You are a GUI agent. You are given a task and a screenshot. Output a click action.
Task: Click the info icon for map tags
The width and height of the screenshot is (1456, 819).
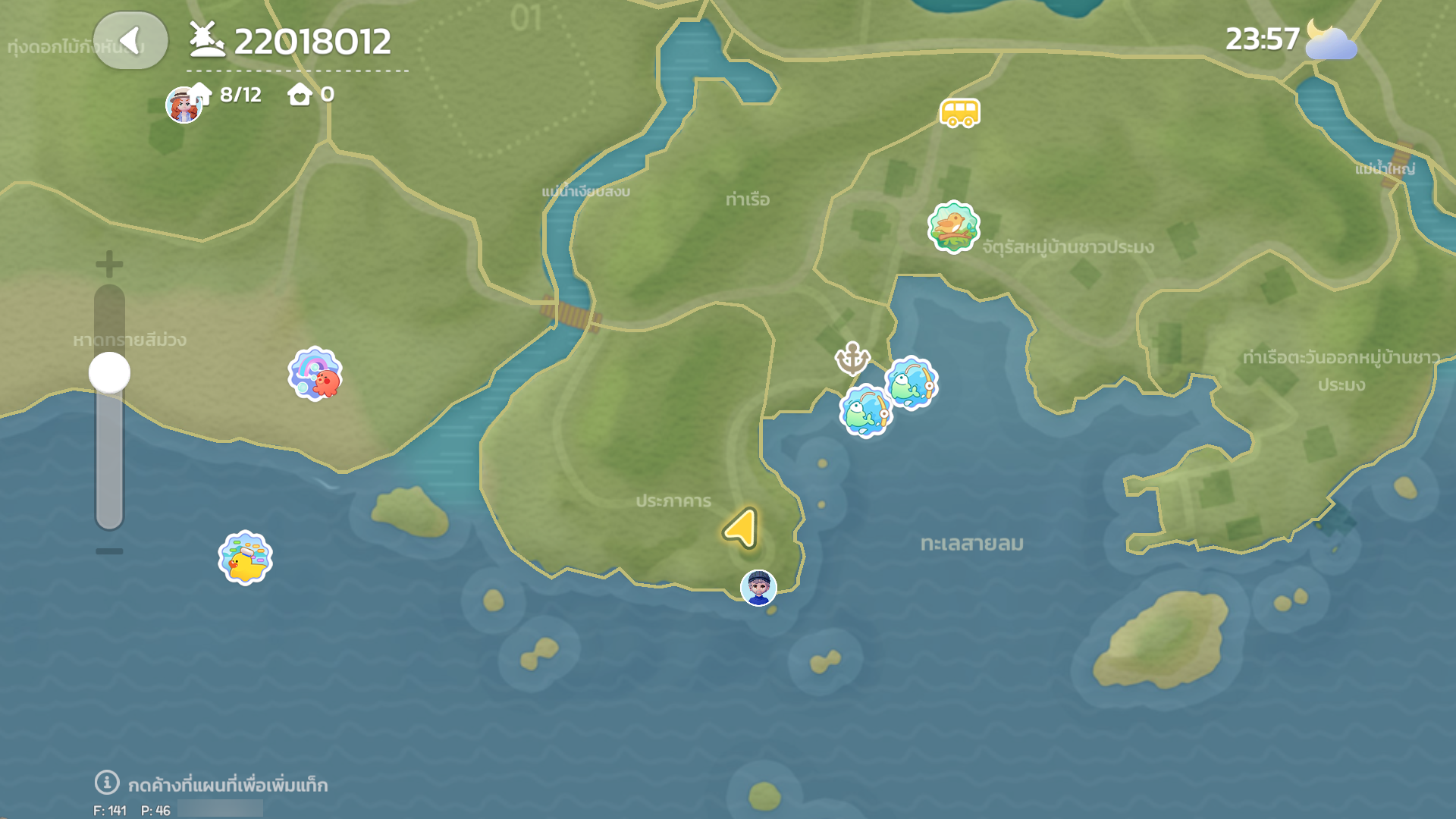pos(106,782)
